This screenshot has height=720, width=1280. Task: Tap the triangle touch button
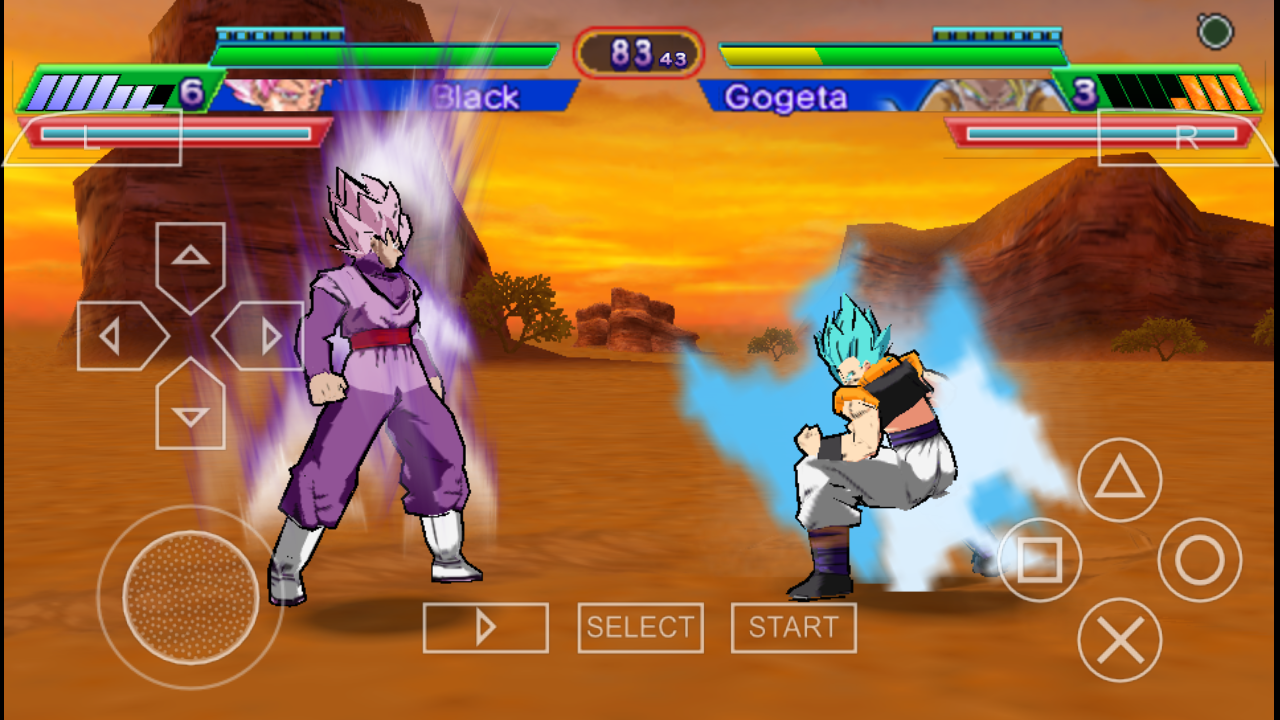1120,481
